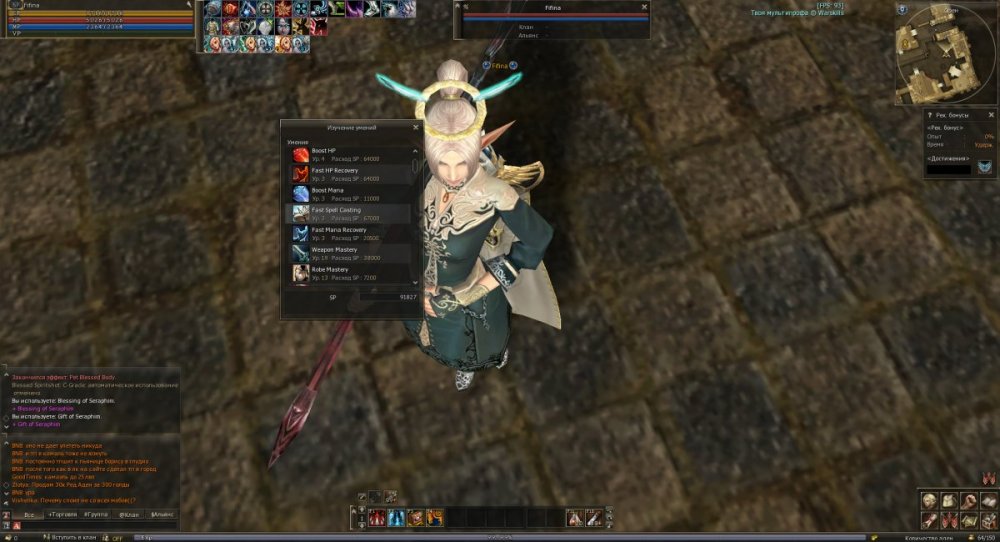
Task: Select Fast Mana Recovery skill
Action: pyautogui.click(x=350, y=233)
